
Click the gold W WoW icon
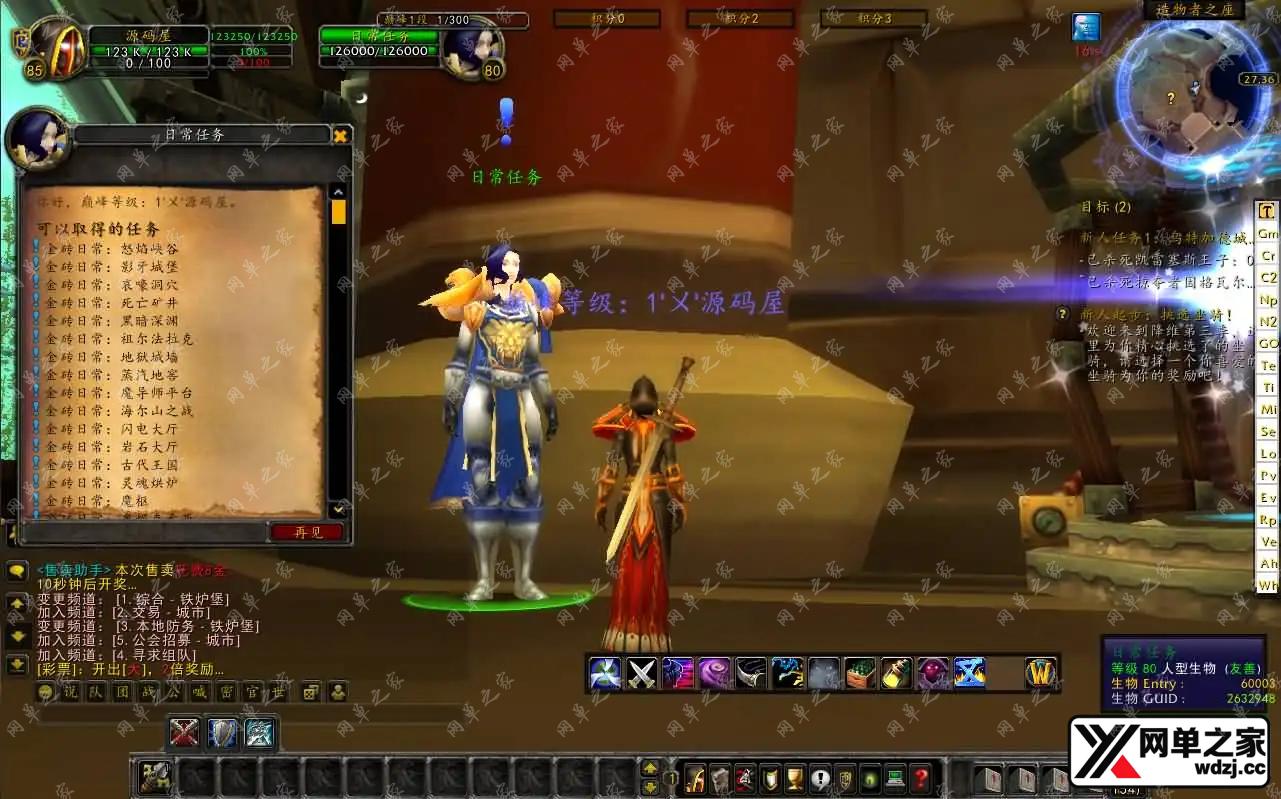pos(1041,673)
